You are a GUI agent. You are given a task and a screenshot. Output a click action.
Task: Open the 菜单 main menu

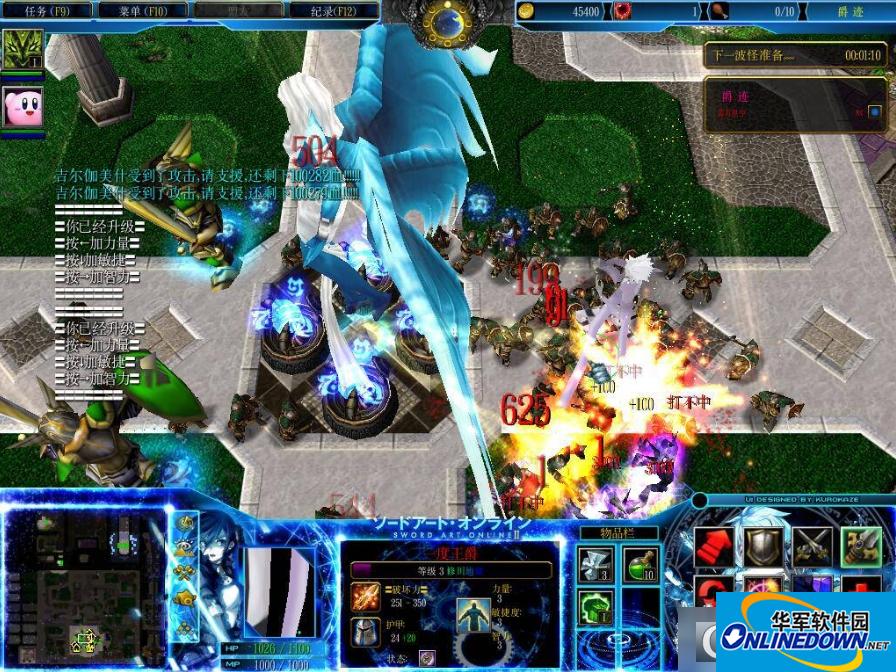[144, 11]
